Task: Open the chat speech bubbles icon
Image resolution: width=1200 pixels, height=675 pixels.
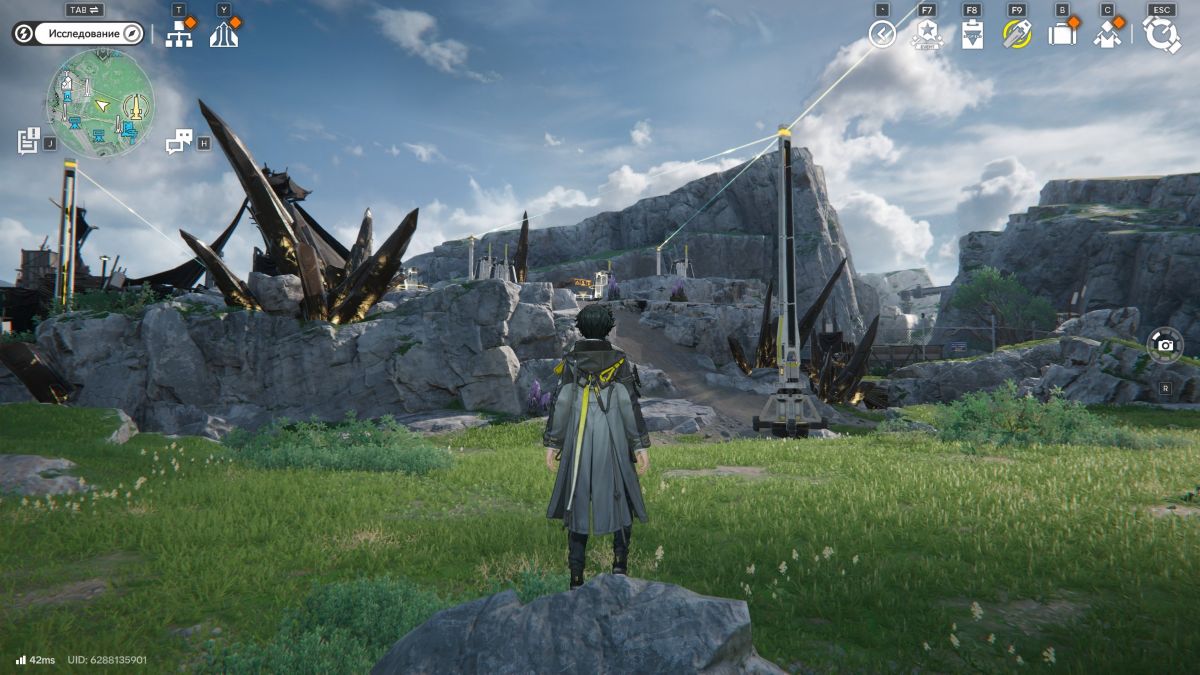Action: [178, 142]
